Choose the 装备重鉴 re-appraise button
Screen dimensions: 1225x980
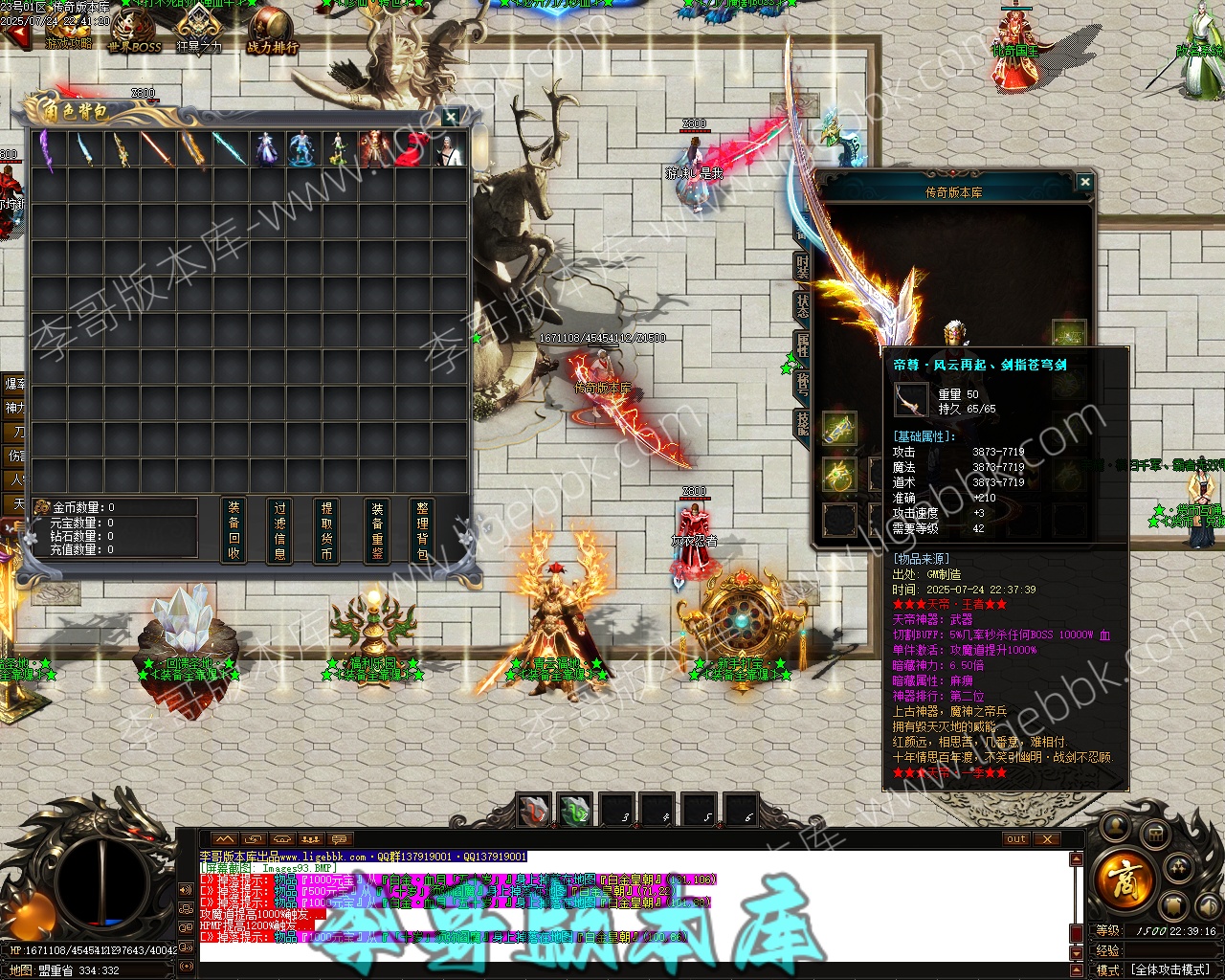point(377,530)
